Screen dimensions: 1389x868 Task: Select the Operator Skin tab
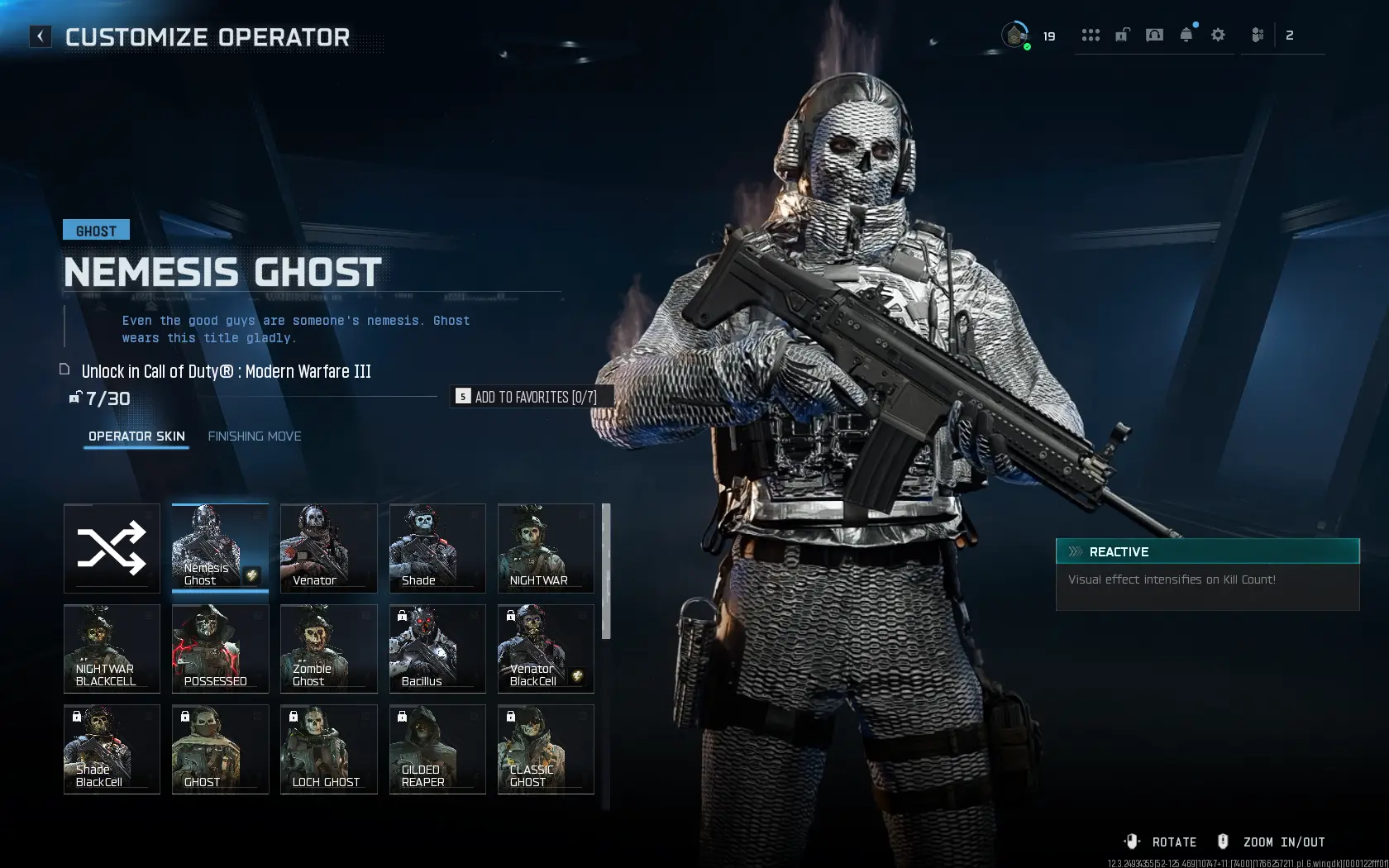click(x=136, y=436)
